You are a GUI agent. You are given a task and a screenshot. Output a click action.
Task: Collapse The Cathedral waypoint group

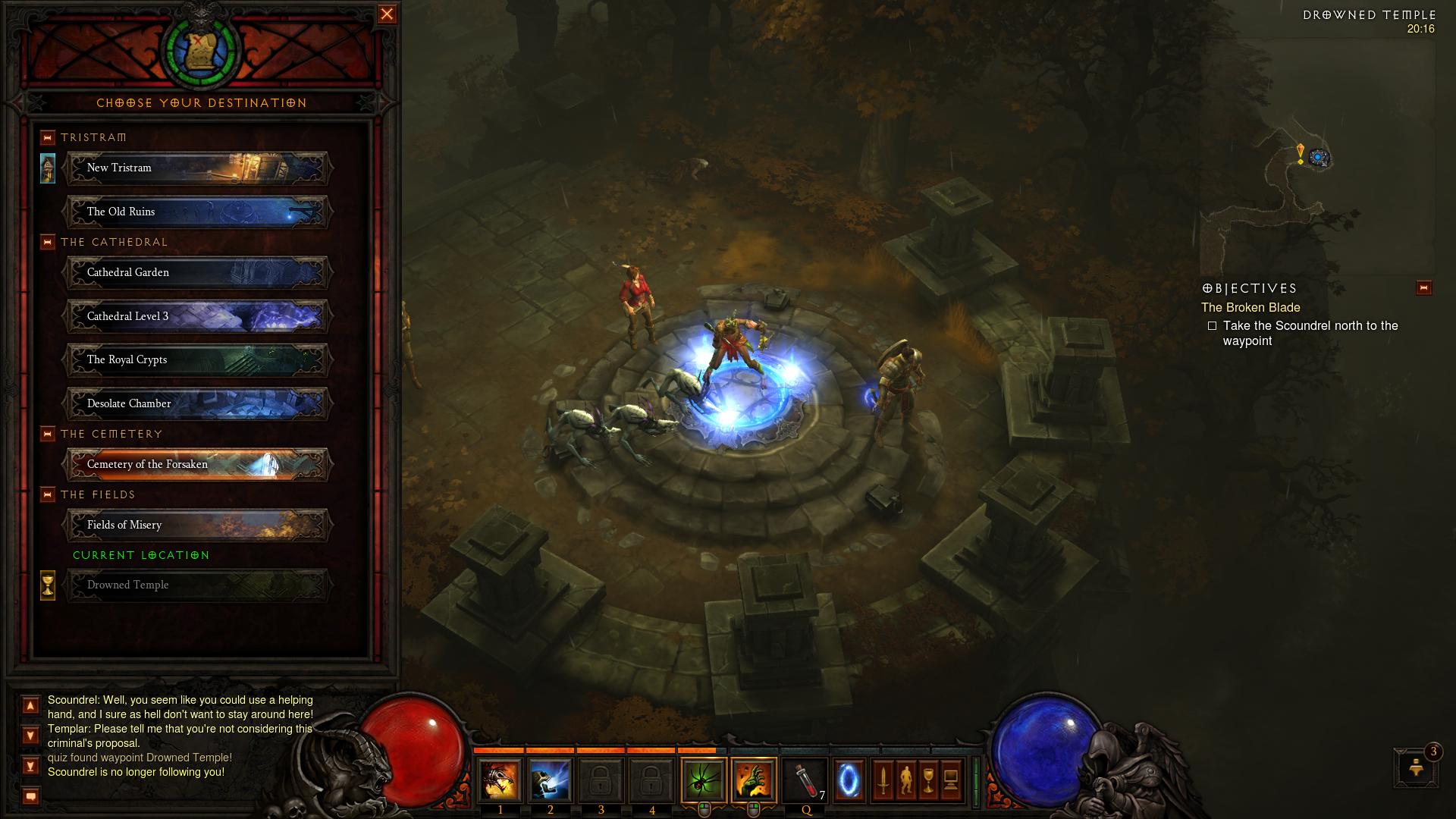[x=48, y=242]
